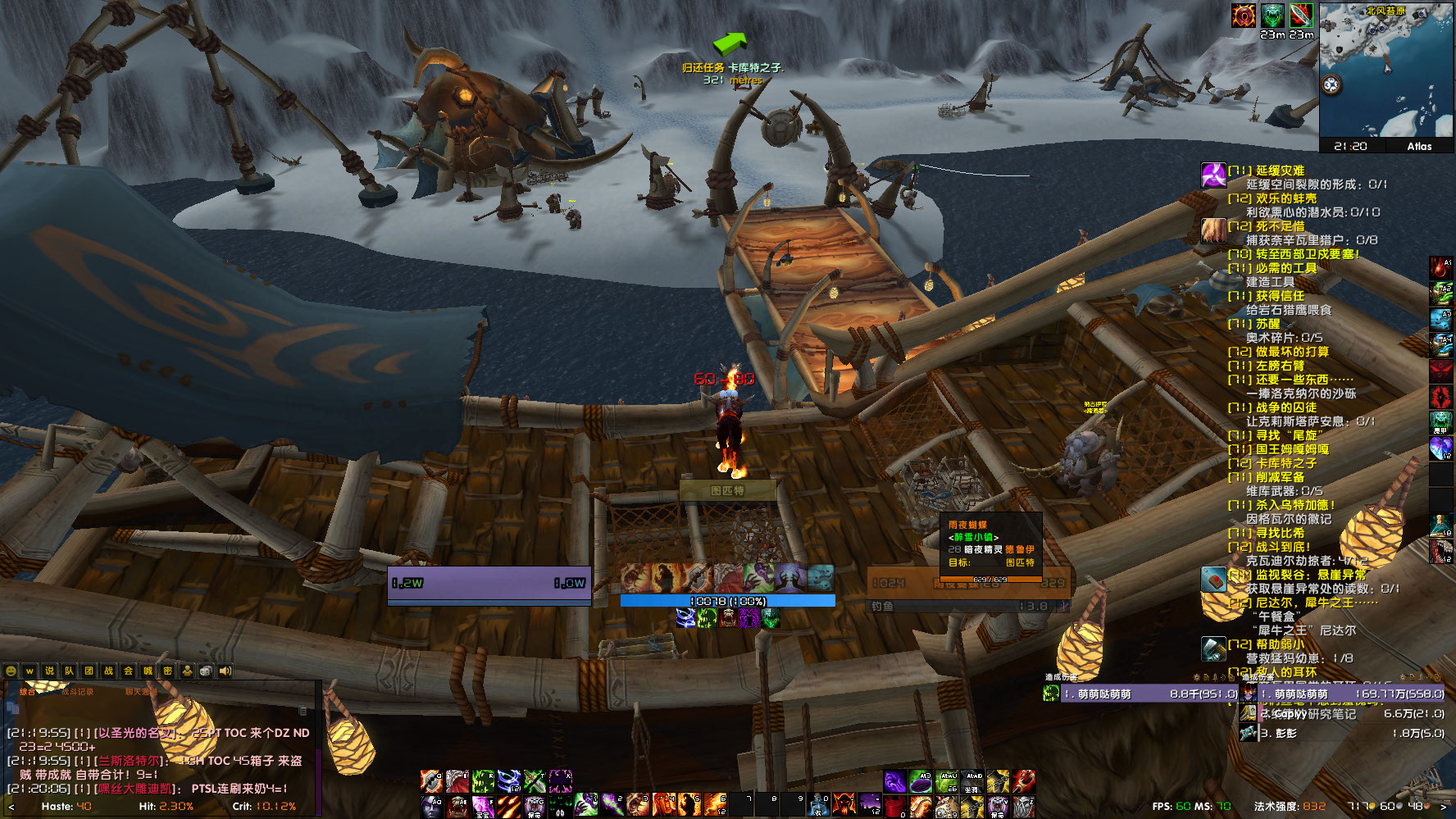Switch to the 战斗记录 combat log tab
The height and width of the screenshot is (819, 1456).
[x=77, y=693]
